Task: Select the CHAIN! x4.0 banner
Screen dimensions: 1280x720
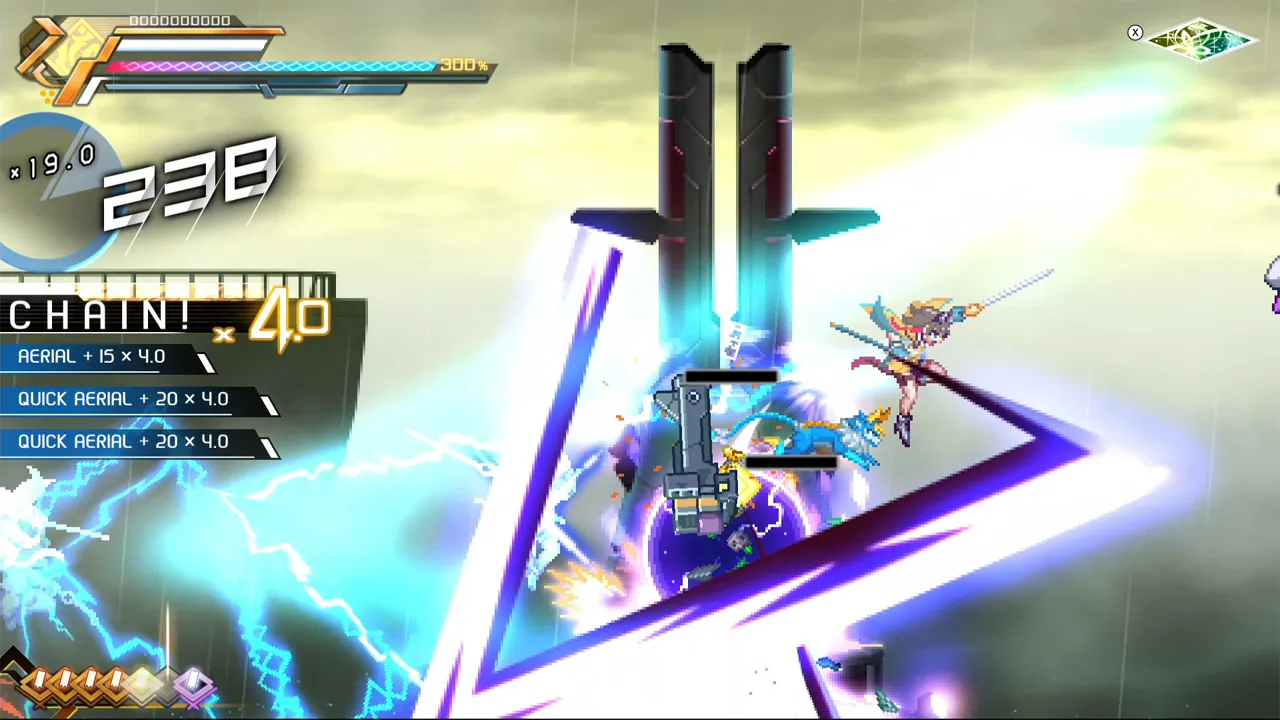Action: (x=150, y=316)
